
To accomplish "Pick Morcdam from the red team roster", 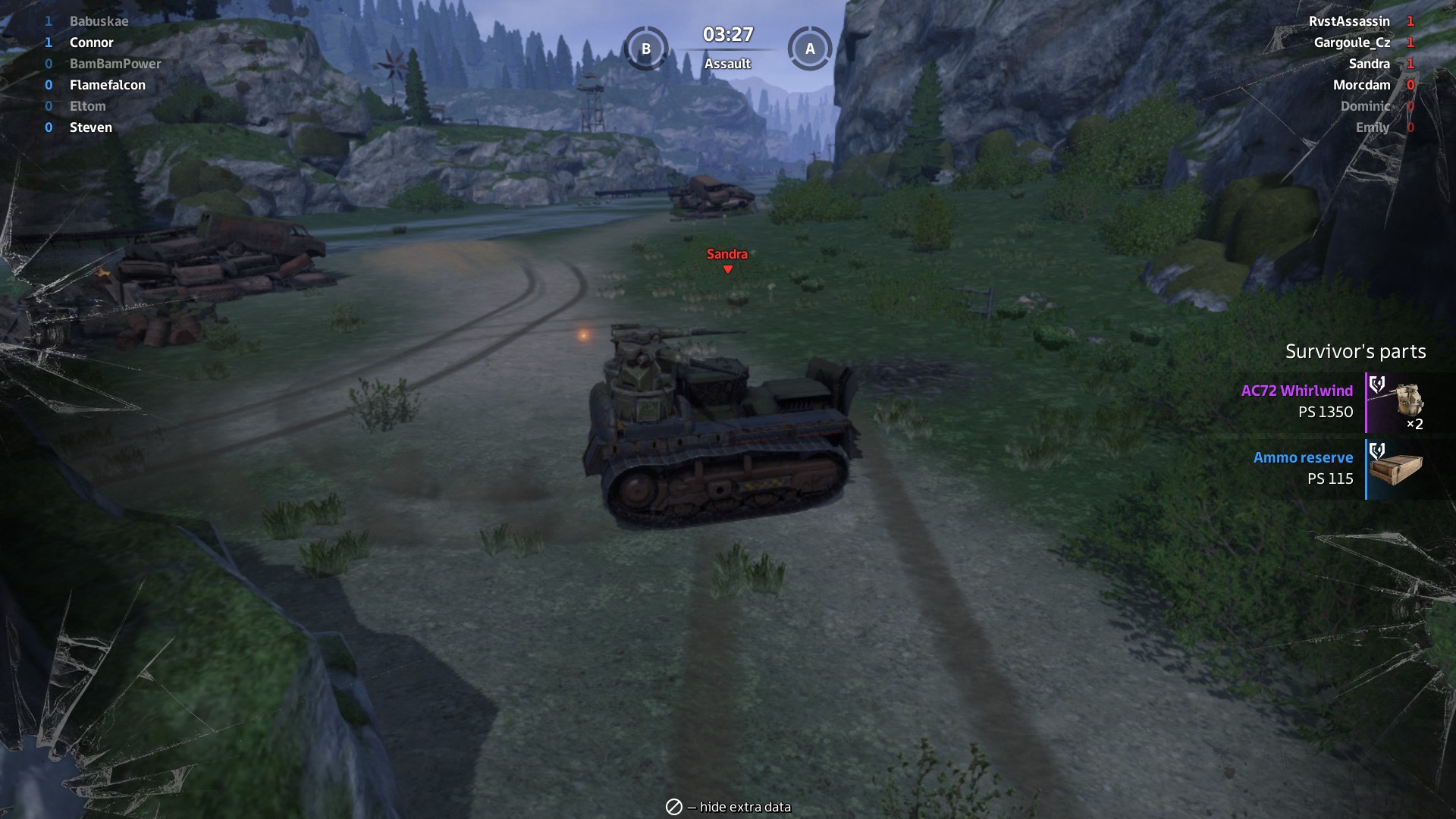I will pyautogui.click(x=1361, y=85).
